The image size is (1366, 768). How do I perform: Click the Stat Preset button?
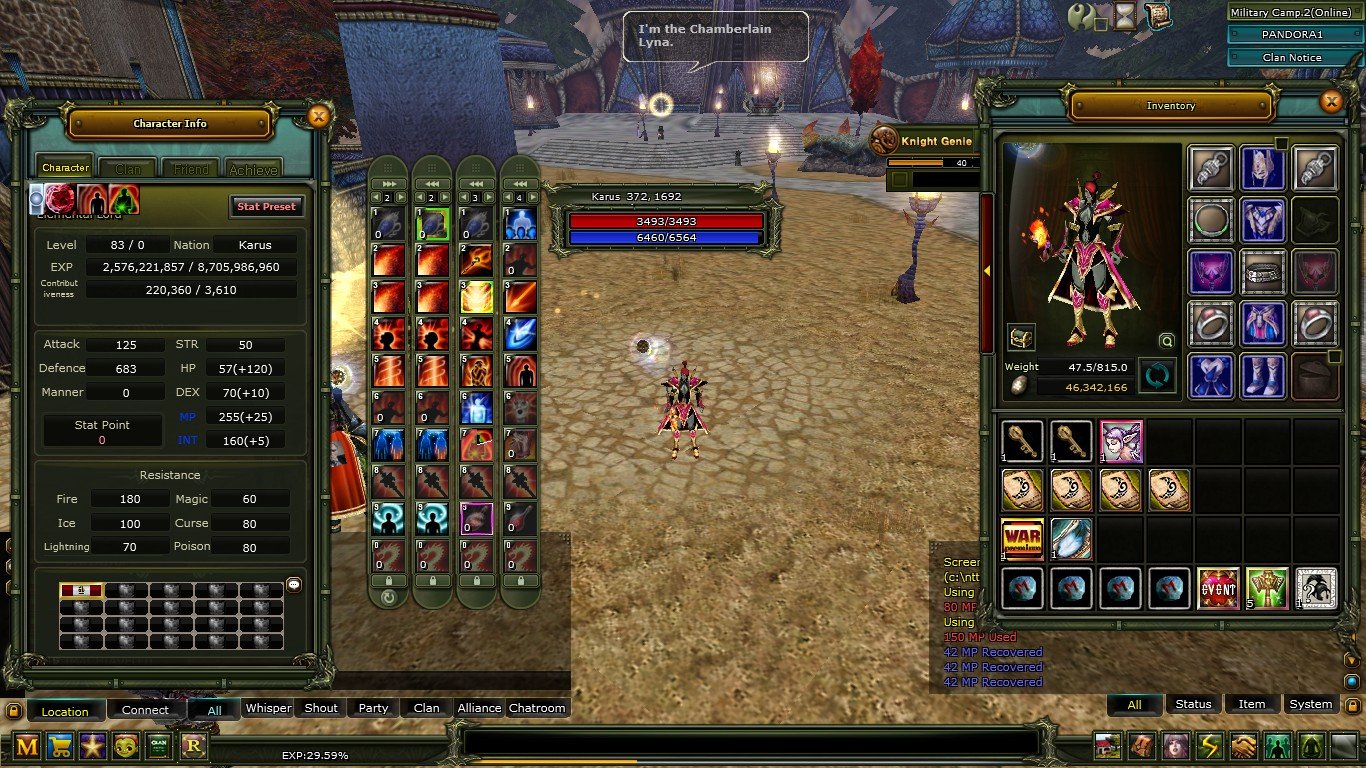point(266,207)
